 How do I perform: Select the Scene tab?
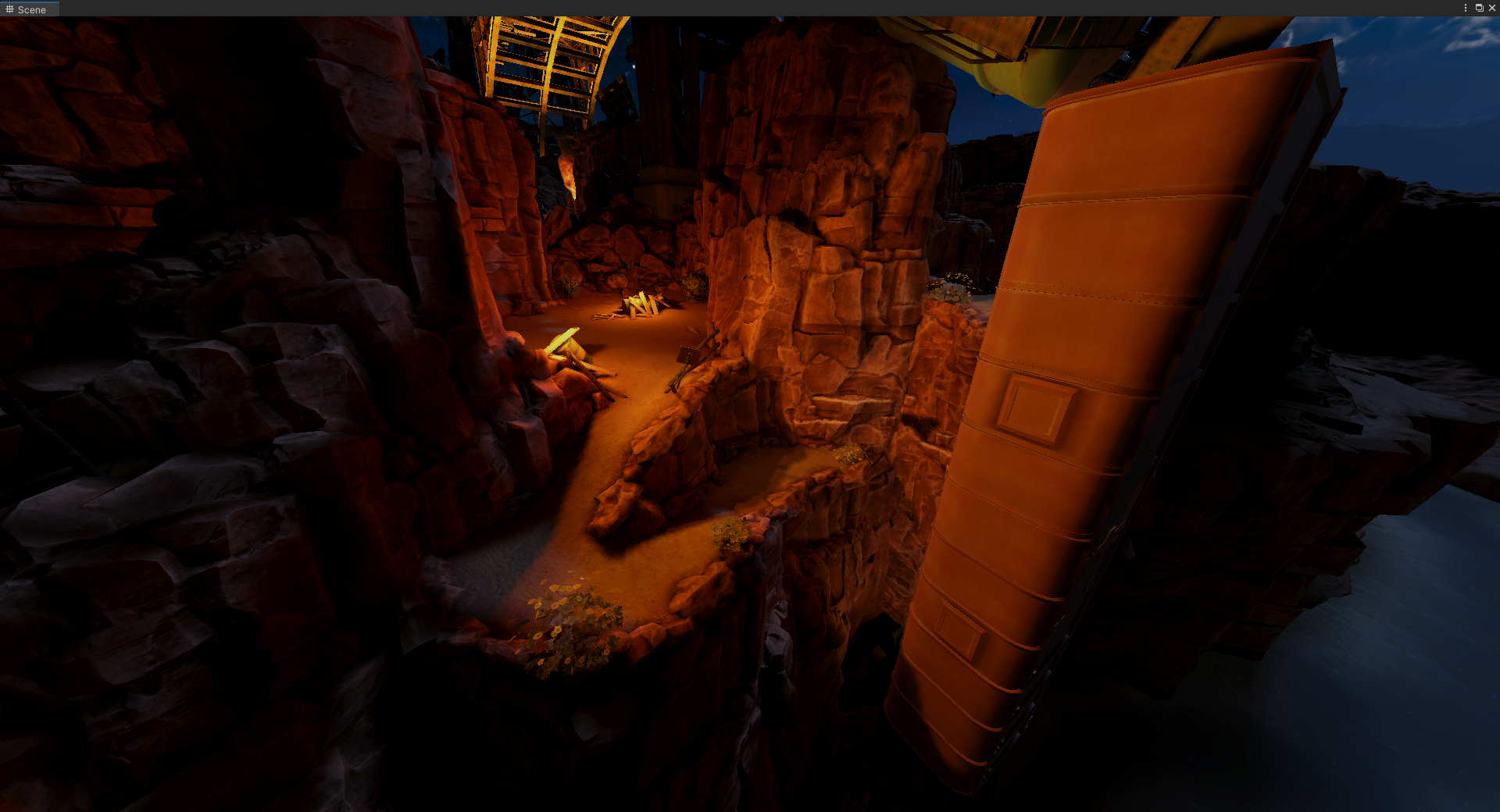pos(27,9)
